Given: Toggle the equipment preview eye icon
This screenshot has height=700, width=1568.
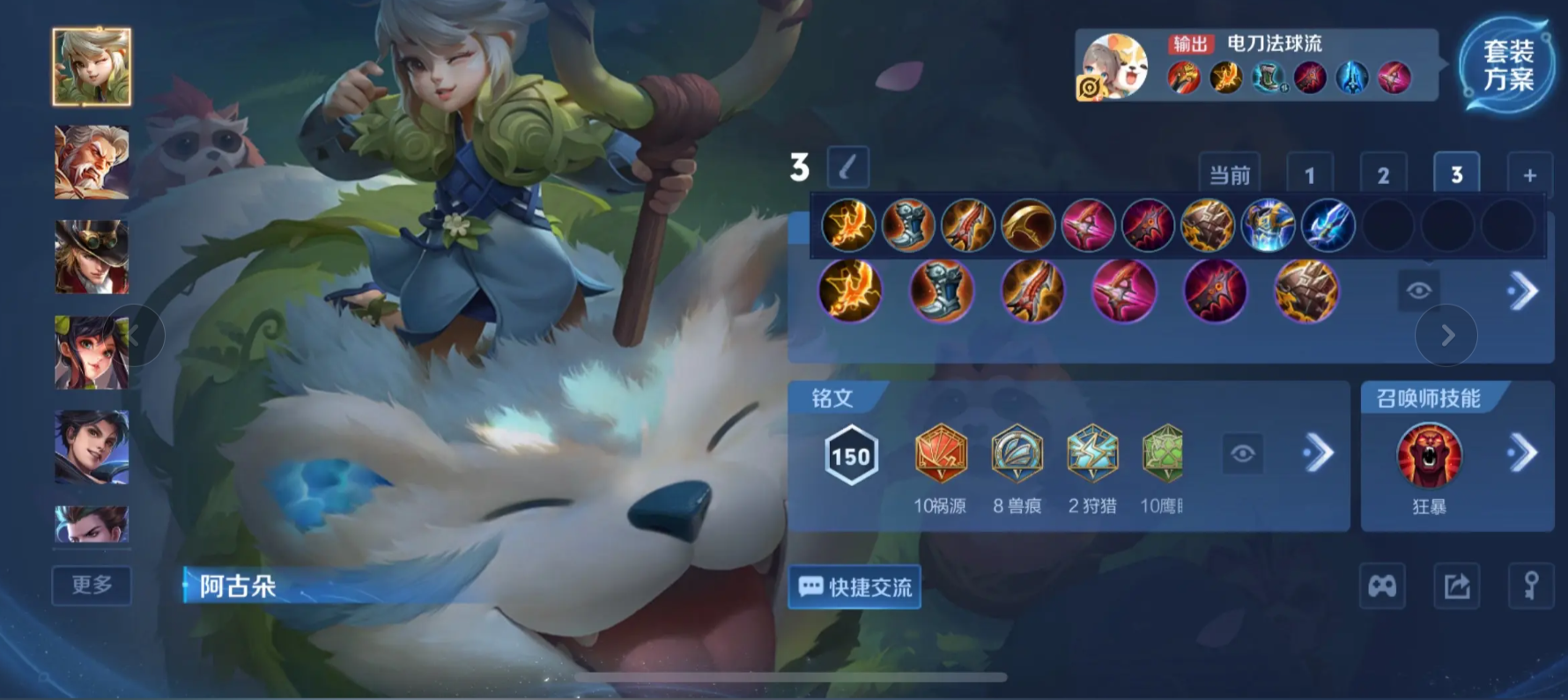Looking at the screenshot, I should pos(1417,291).
